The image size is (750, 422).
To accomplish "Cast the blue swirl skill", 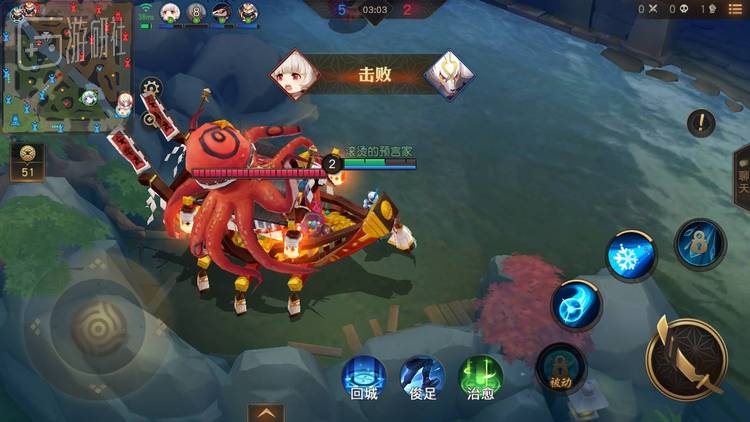I will [x=576, y=304].
